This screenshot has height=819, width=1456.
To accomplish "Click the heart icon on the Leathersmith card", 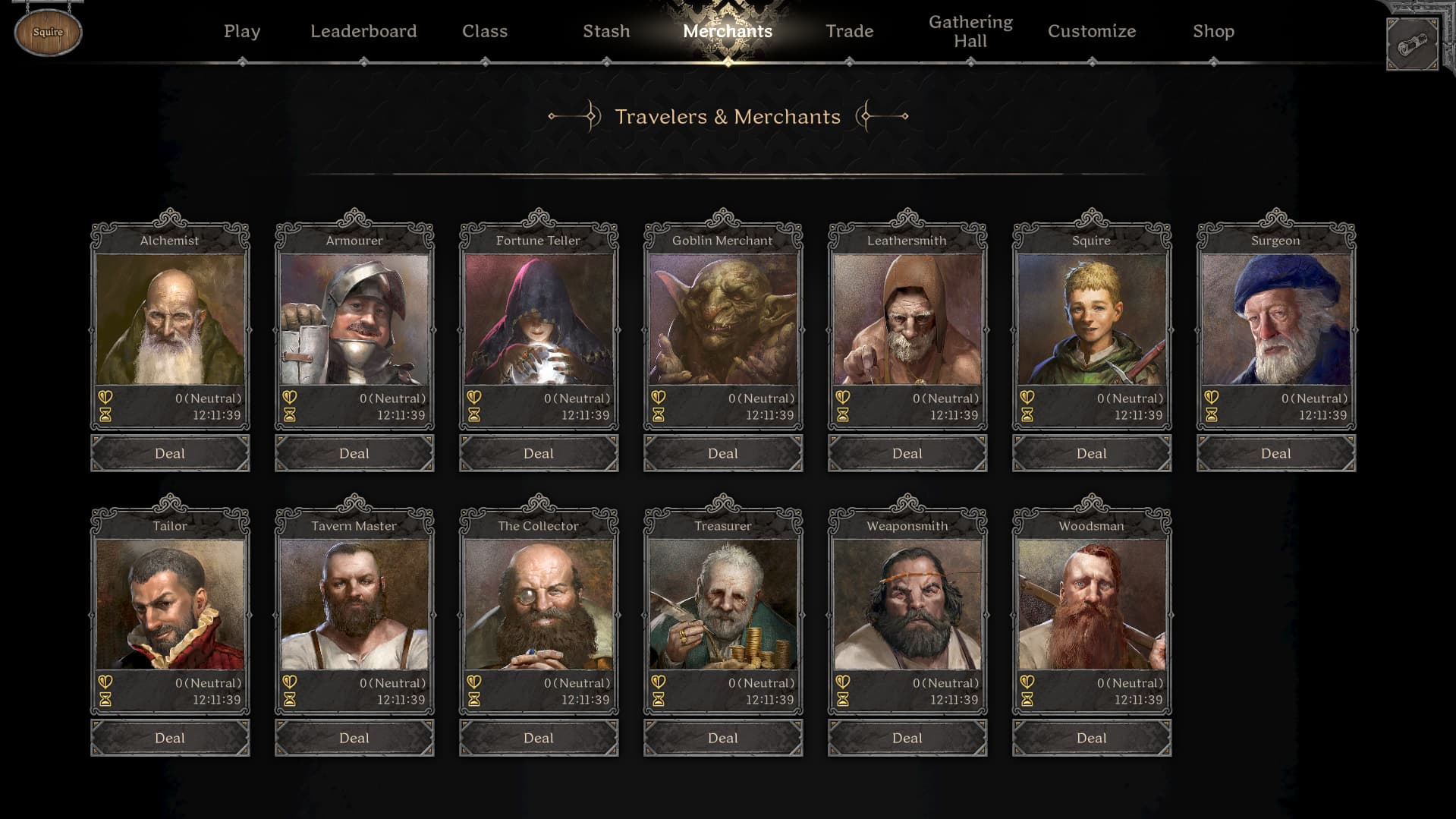I will [x=844, y=397].
